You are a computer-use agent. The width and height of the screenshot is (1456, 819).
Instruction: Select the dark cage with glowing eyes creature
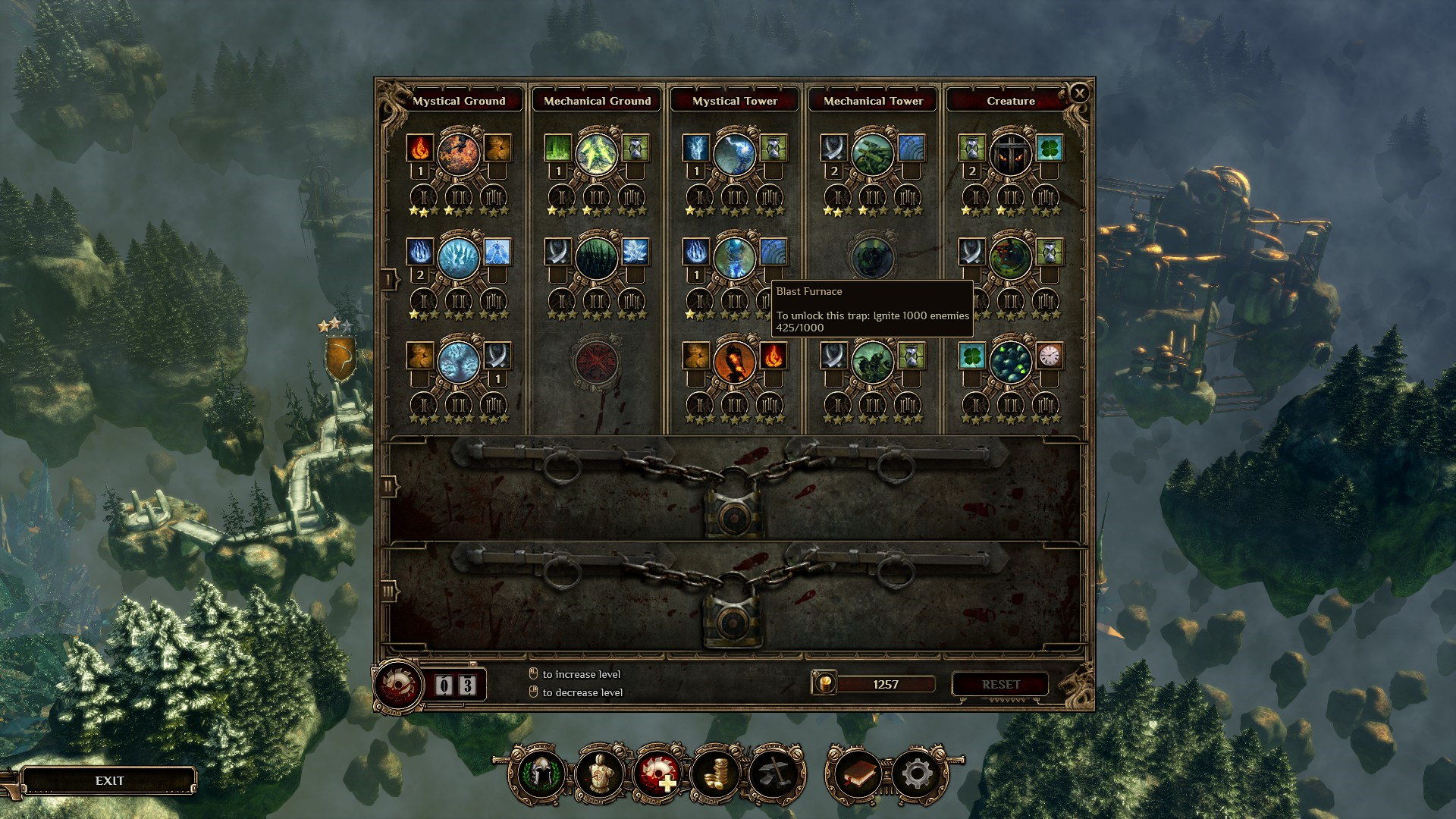tap(1010, 152)
